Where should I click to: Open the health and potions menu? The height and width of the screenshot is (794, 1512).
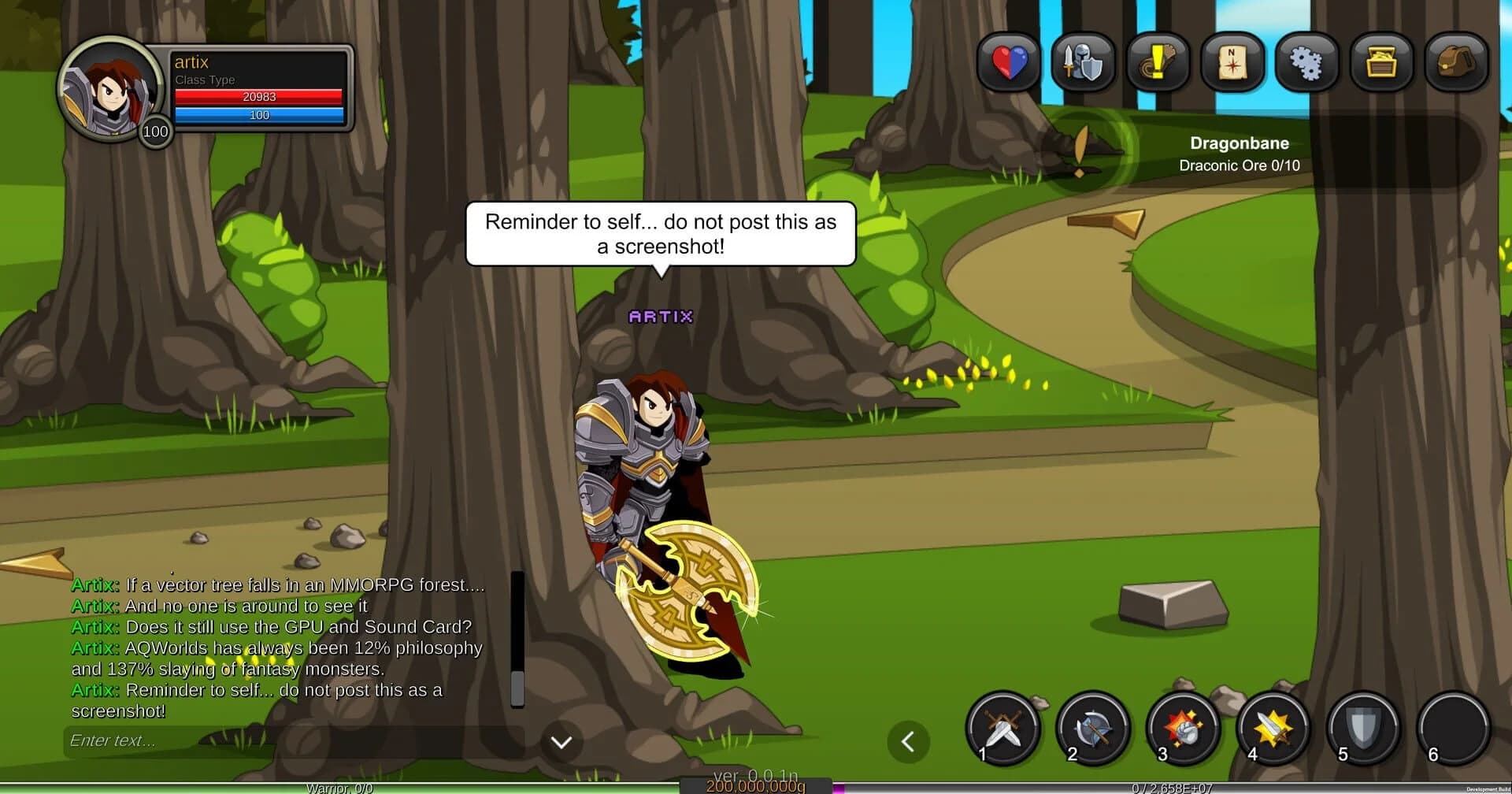1008,63
